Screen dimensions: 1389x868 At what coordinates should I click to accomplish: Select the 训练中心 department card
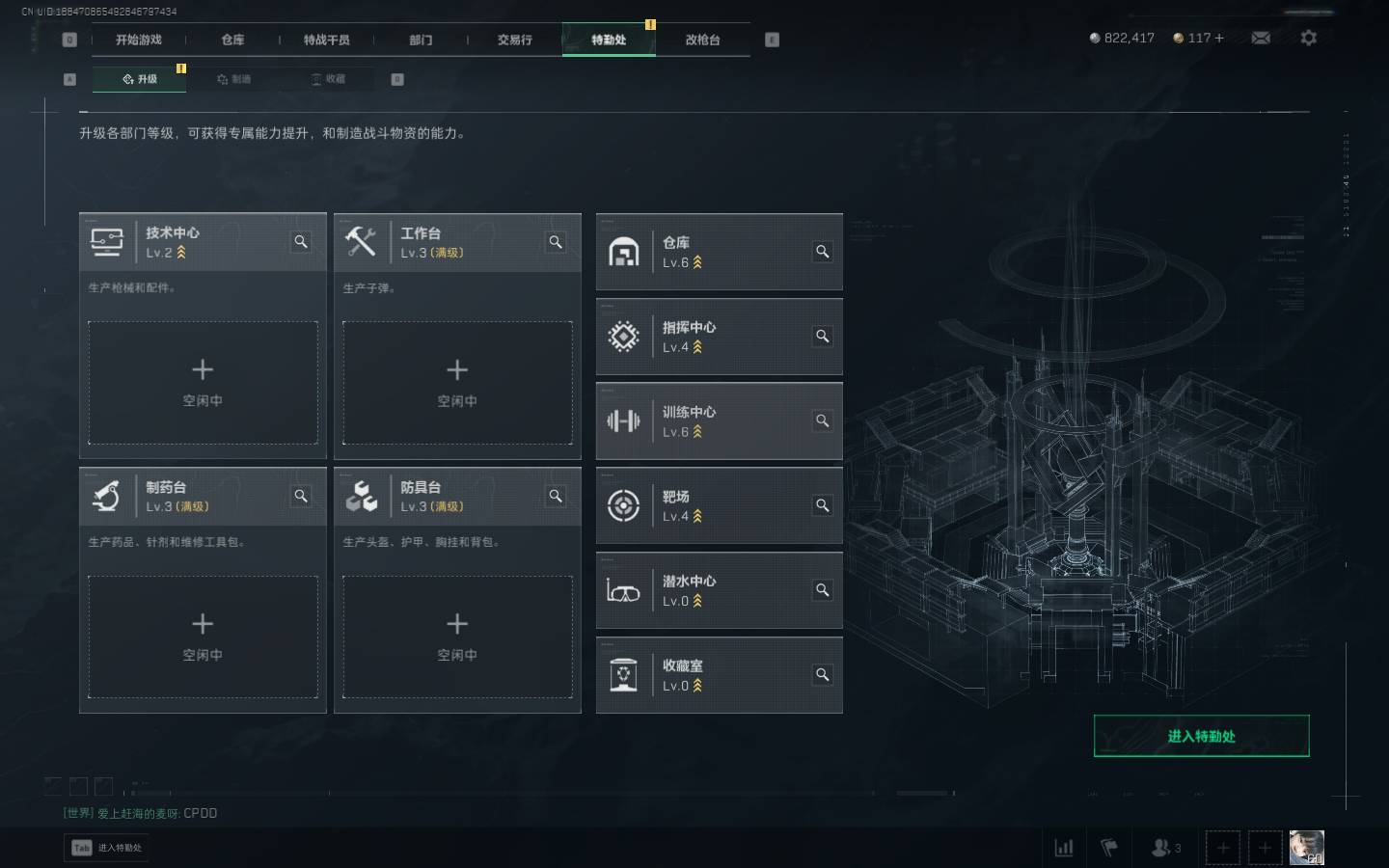[719, 421]
